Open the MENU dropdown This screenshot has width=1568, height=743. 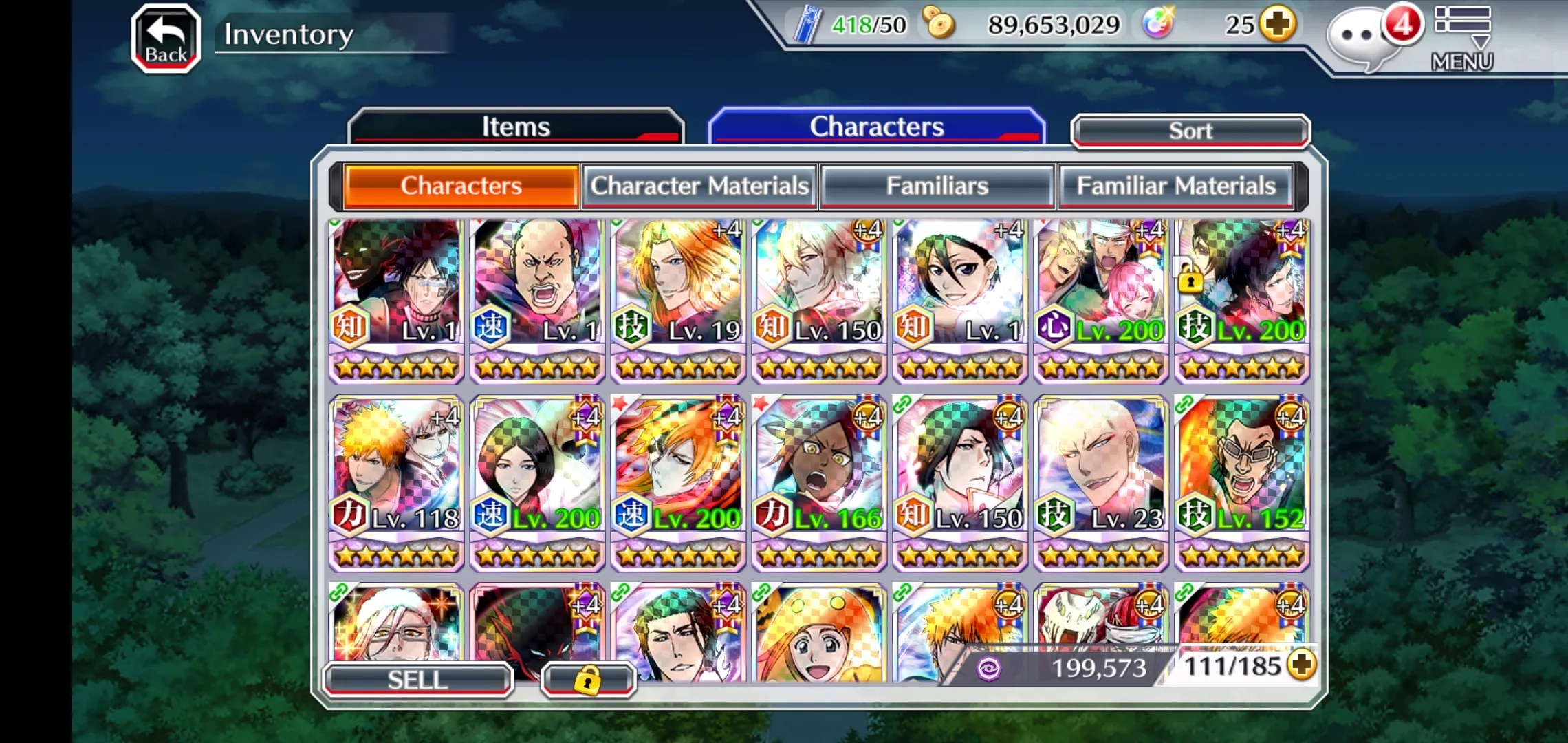(x=1462, y=39)
